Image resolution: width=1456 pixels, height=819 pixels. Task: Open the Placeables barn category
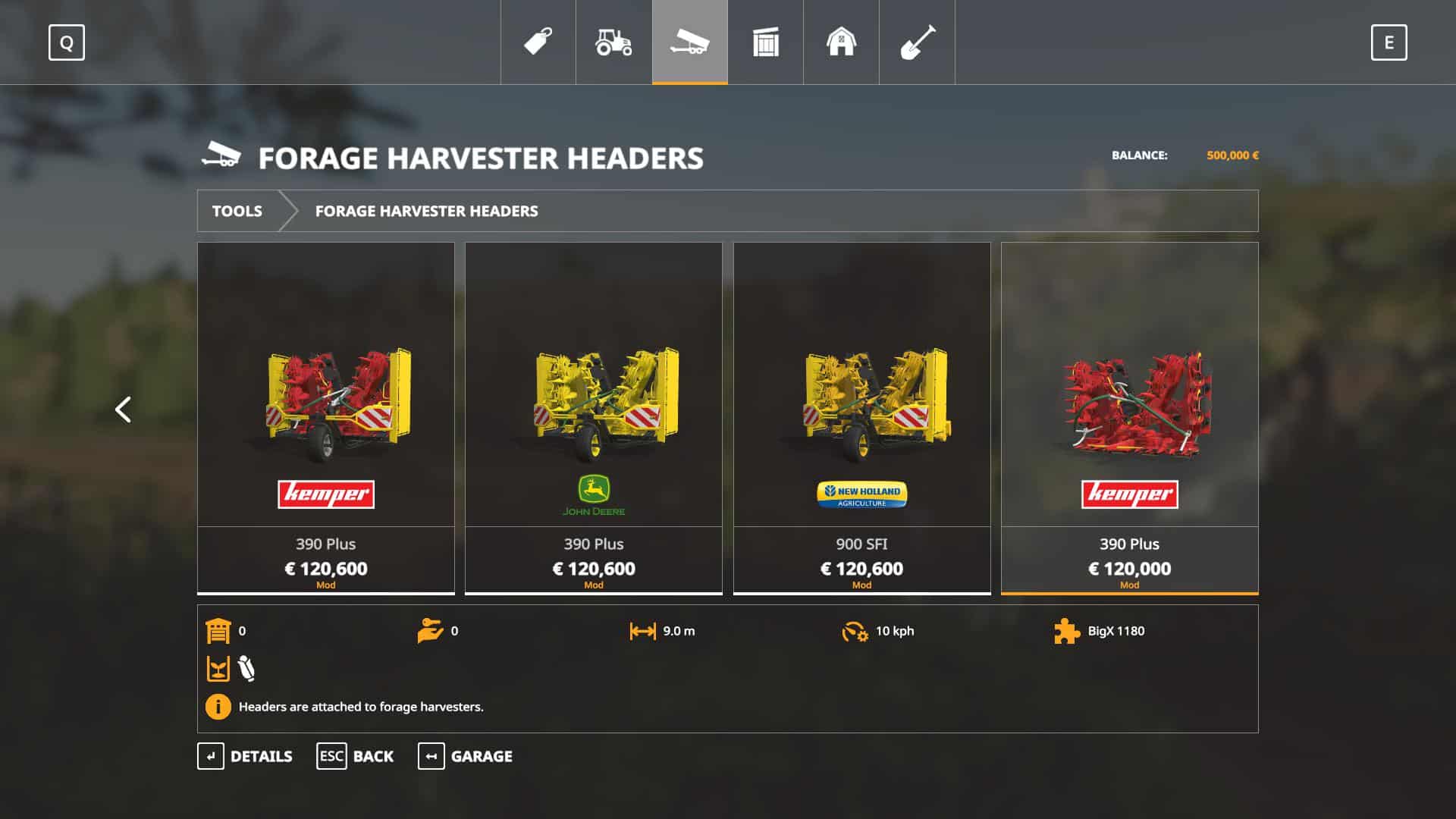tap(841, 43)
